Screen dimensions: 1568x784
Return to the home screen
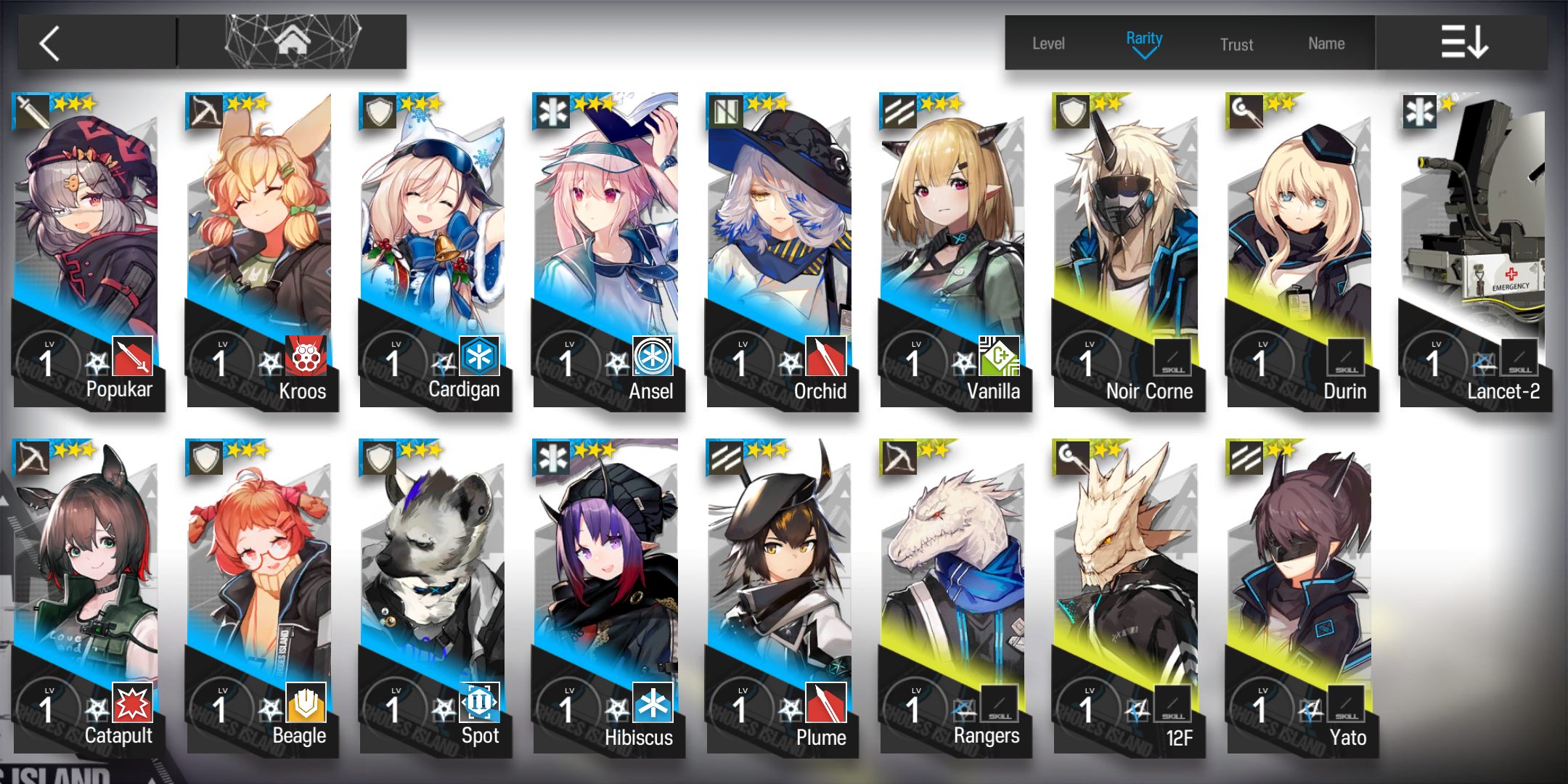tap(293, 42)
